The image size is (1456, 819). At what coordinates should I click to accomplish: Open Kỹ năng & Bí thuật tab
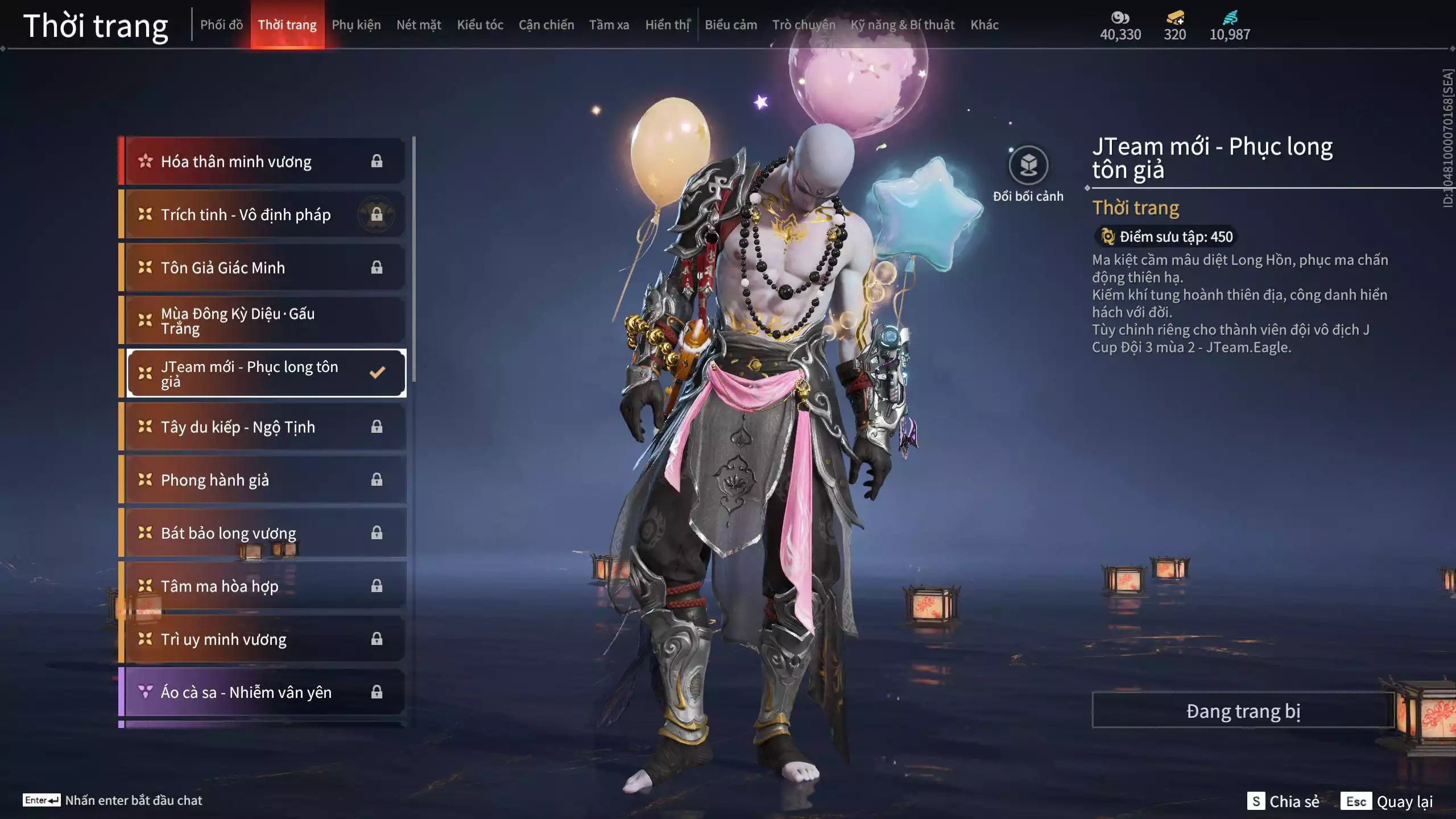tap(902, 25)
